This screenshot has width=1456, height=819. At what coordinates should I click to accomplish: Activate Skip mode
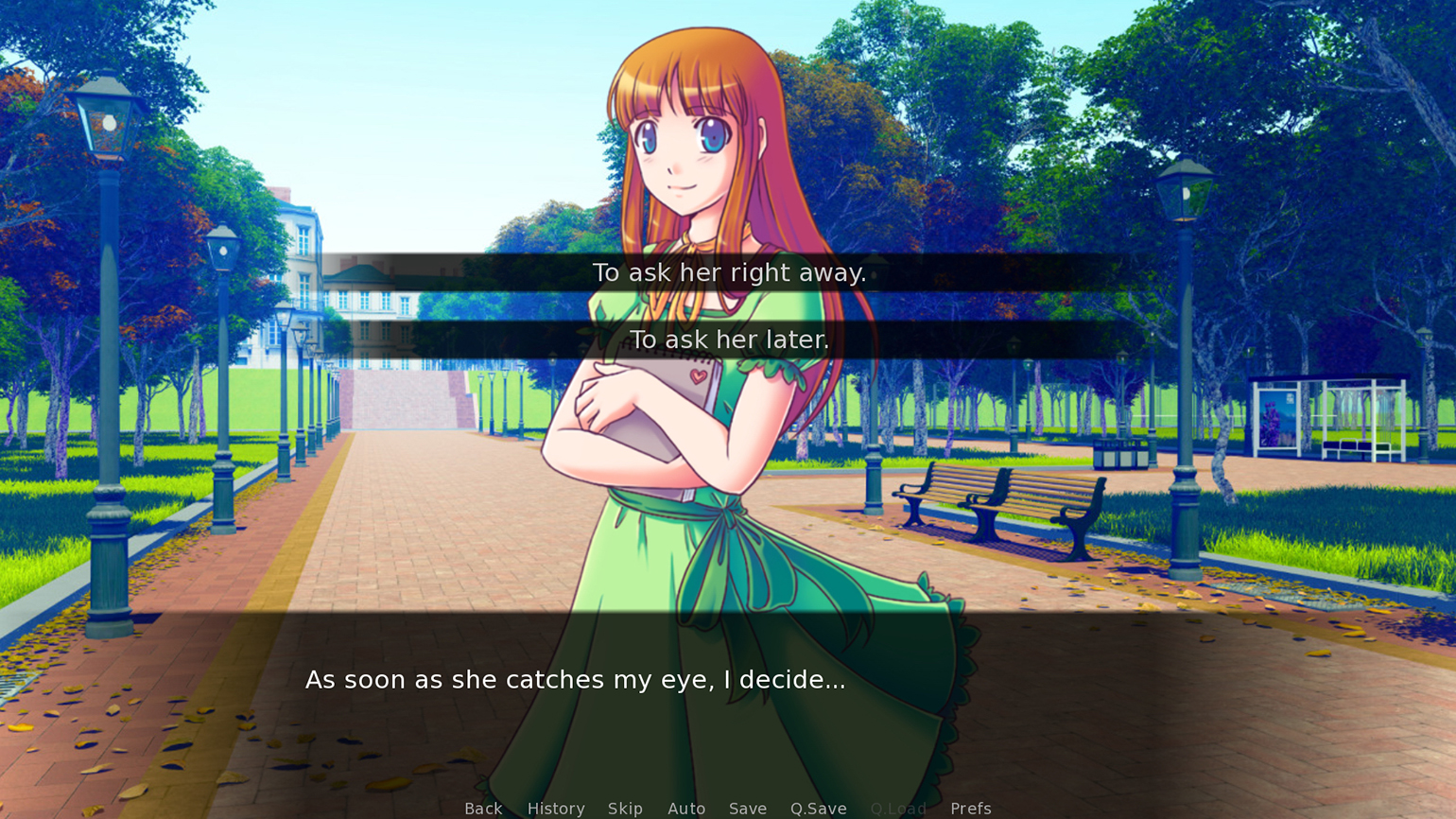[625, 808]
